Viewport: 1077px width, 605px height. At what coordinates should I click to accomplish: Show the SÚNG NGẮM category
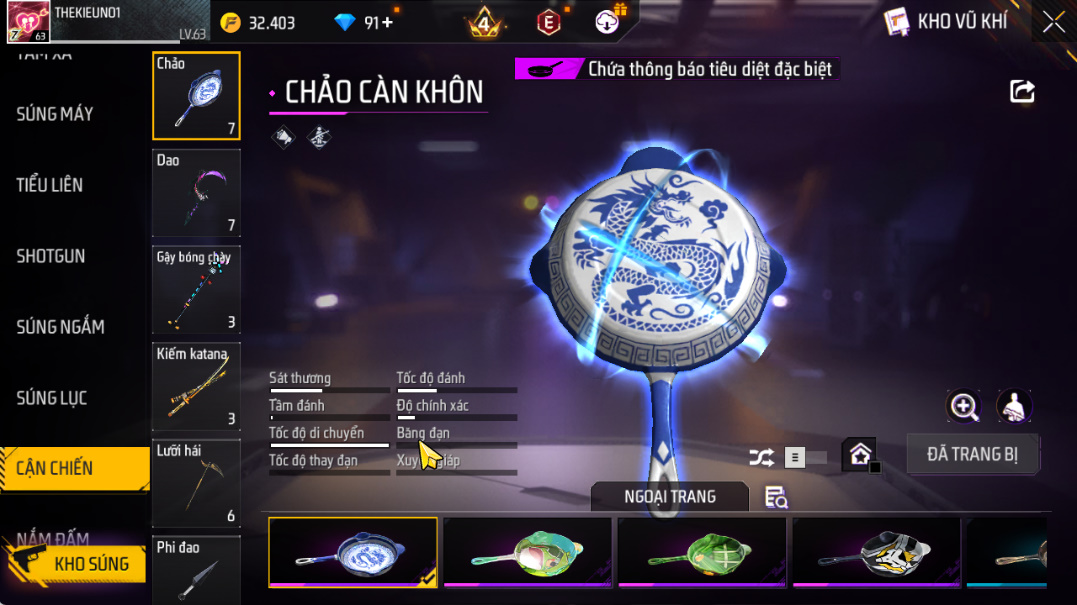(60, 327)
